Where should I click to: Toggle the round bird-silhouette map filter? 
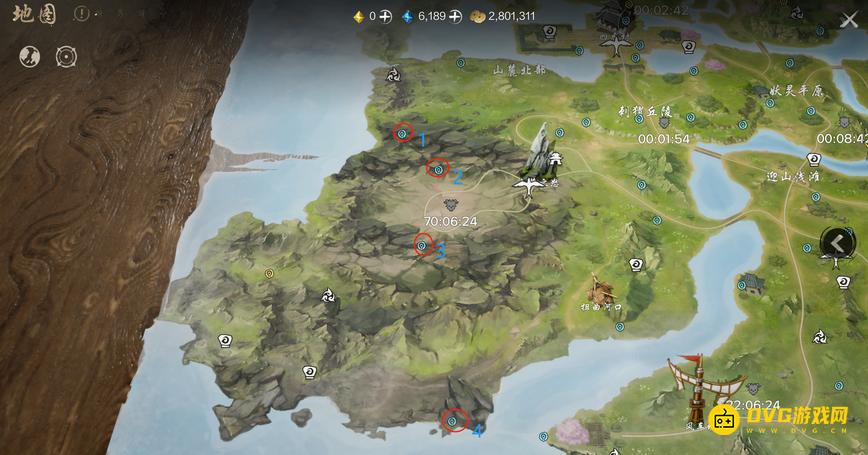coord(30,56)
